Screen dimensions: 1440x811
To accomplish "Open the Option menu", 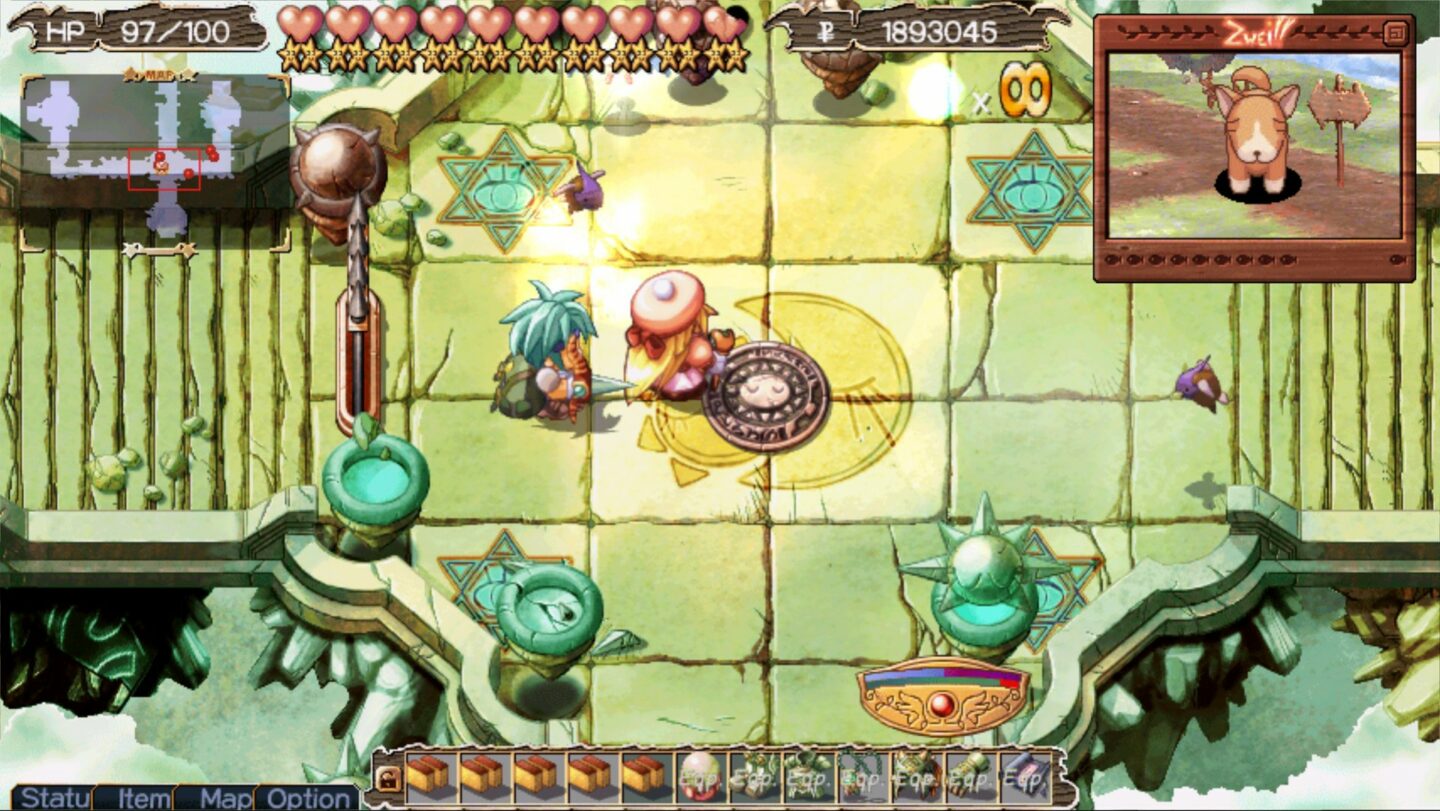I will [303, 800].
